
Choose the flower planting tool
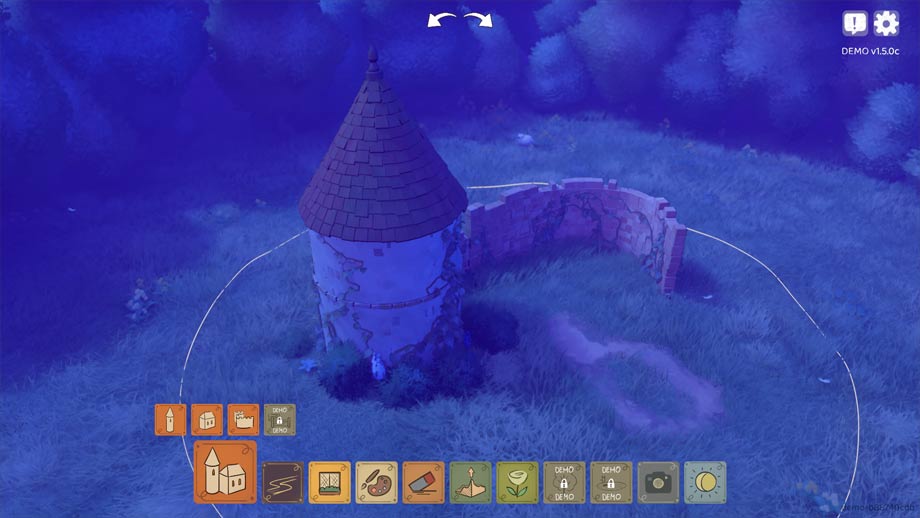518,482
